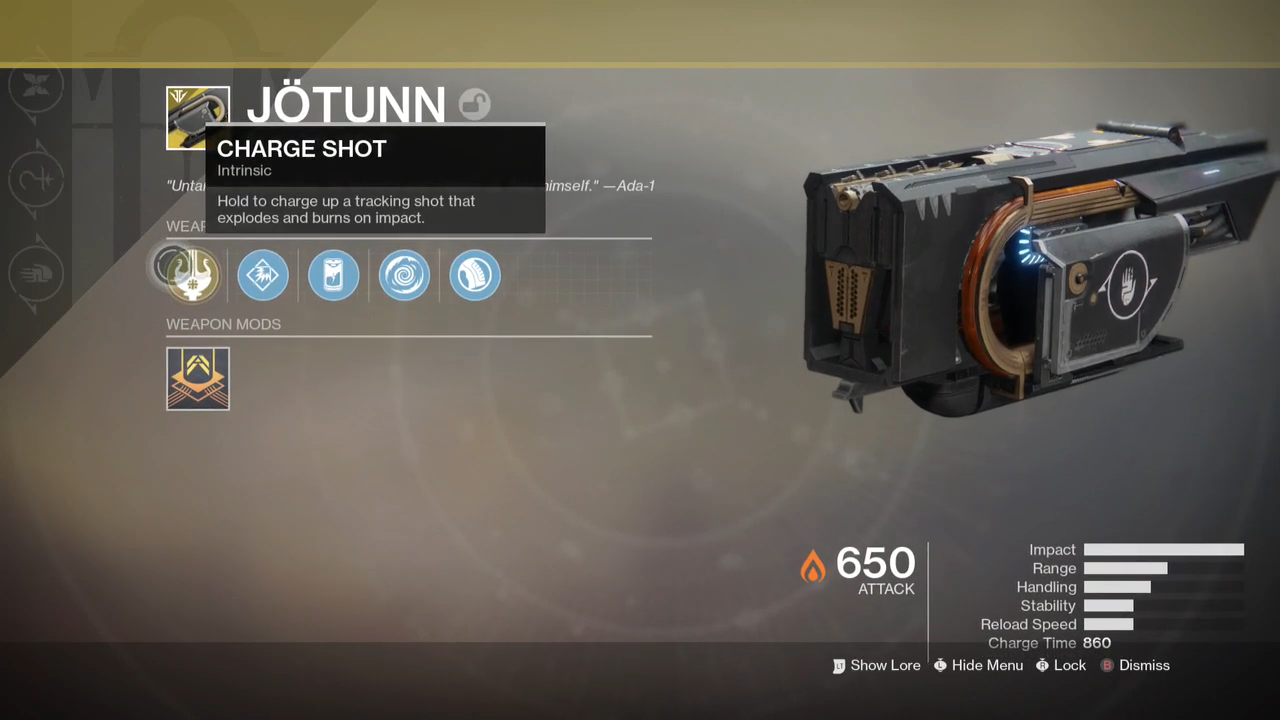Select the cracked battery perk icon
This screenshot has width=1280, height=720.
[x=334, y=275]
